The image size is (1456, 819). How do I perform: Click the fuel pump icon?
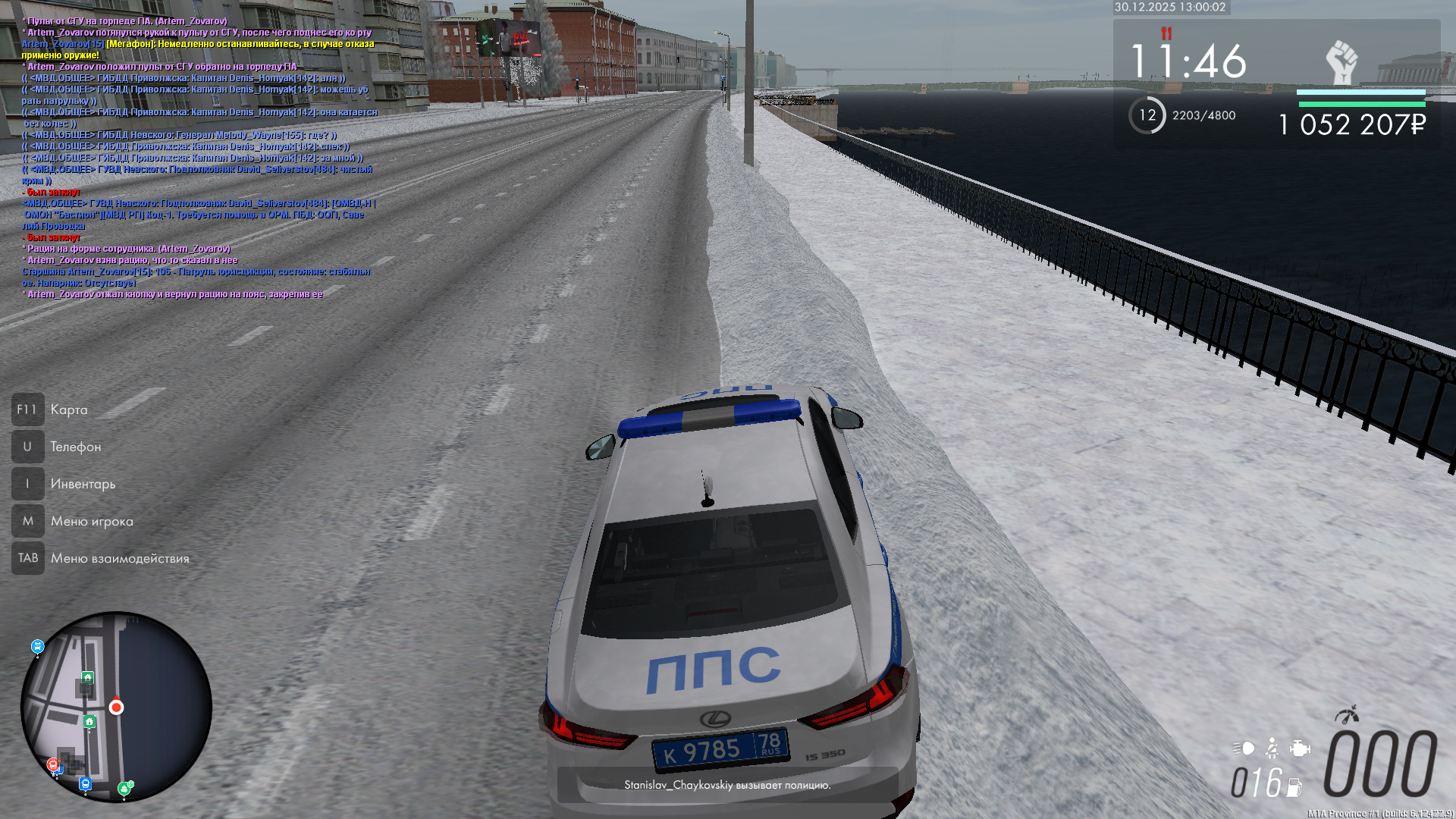tap(1294, 787)
